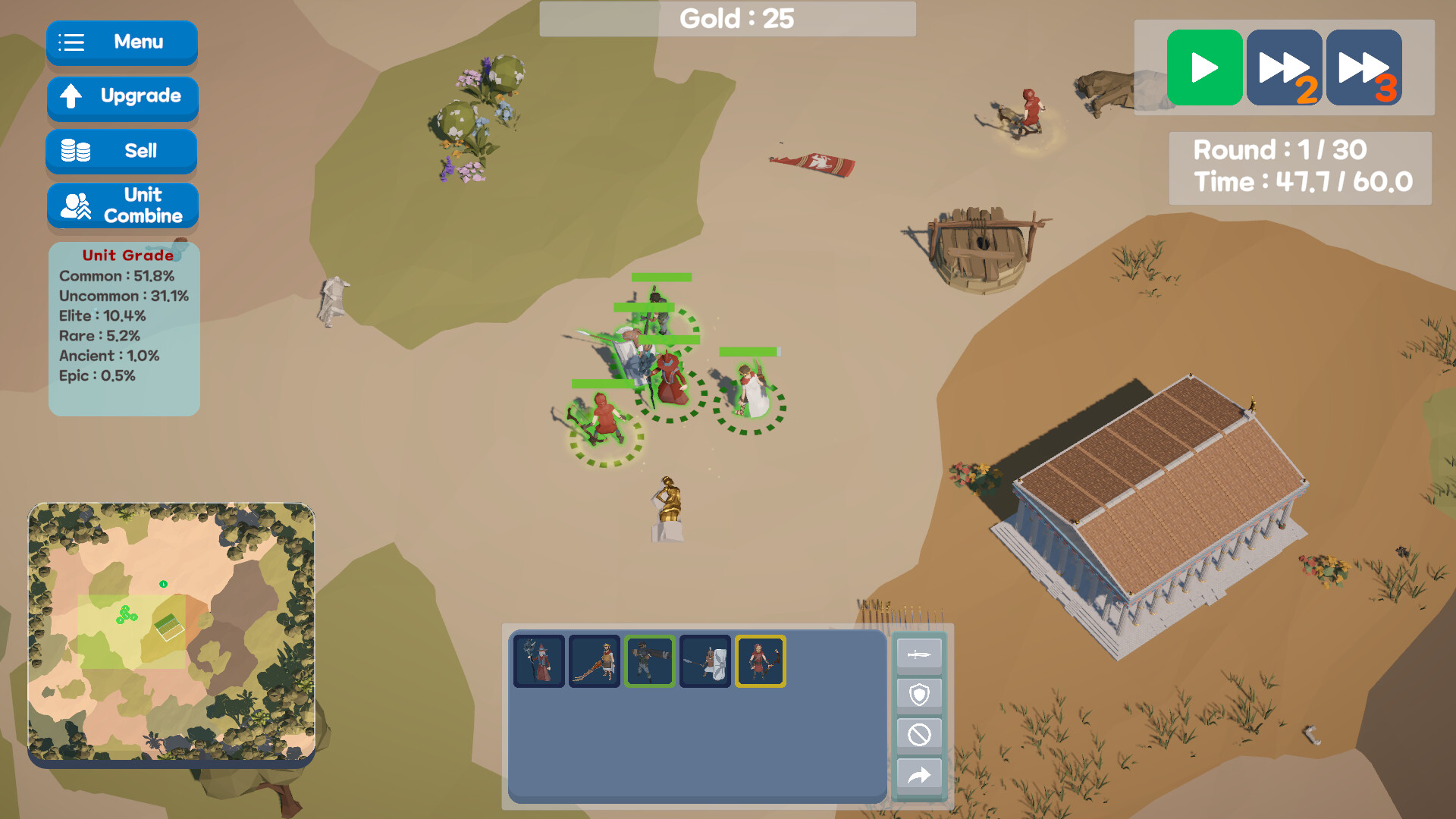1456x819 pixels.
Task: Click the hamburger icon on Menu button
Action: [71, 43]
